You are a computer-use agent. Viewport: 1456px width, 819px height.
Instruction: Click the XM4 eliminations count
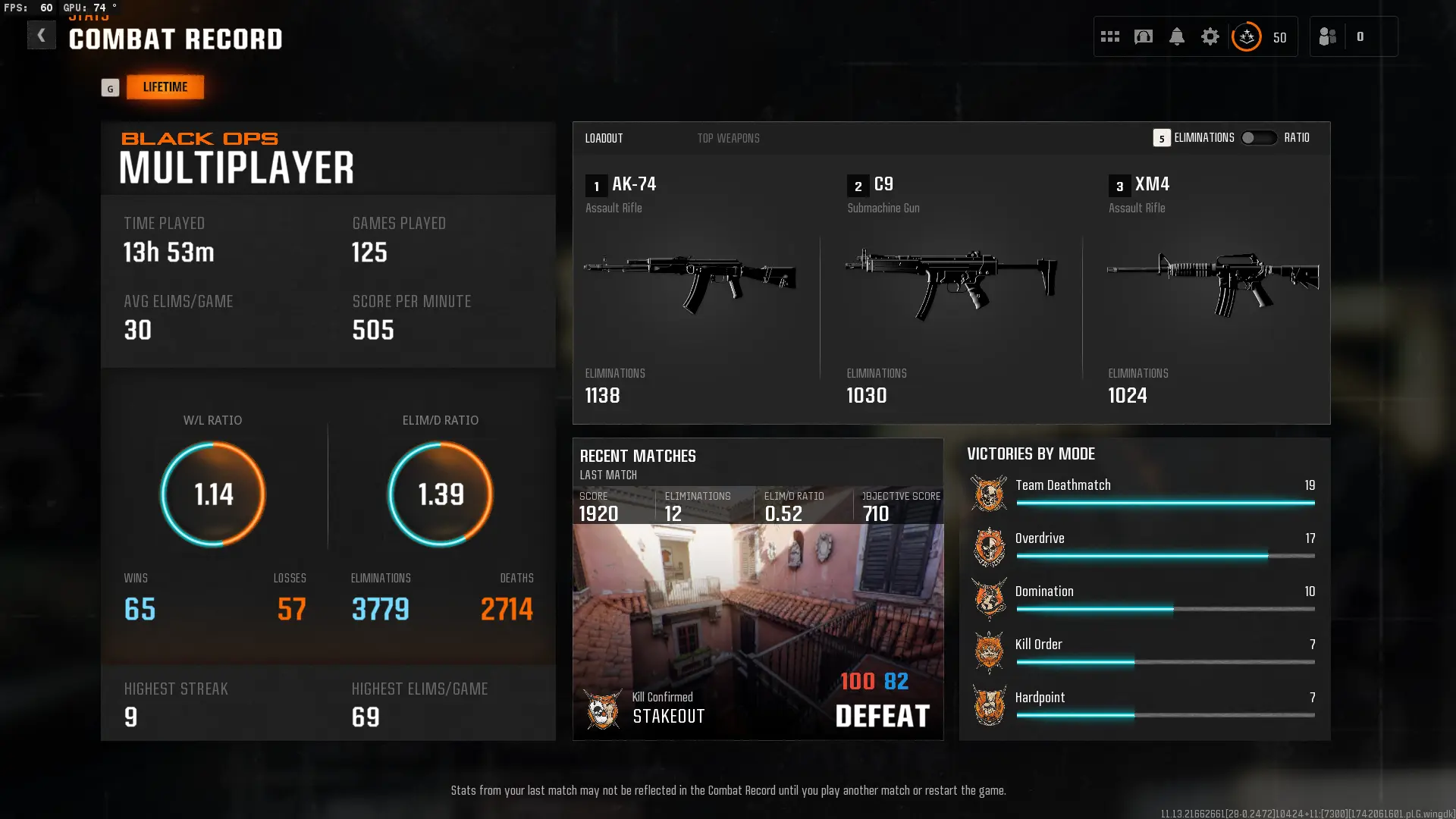pos(1128,395)
